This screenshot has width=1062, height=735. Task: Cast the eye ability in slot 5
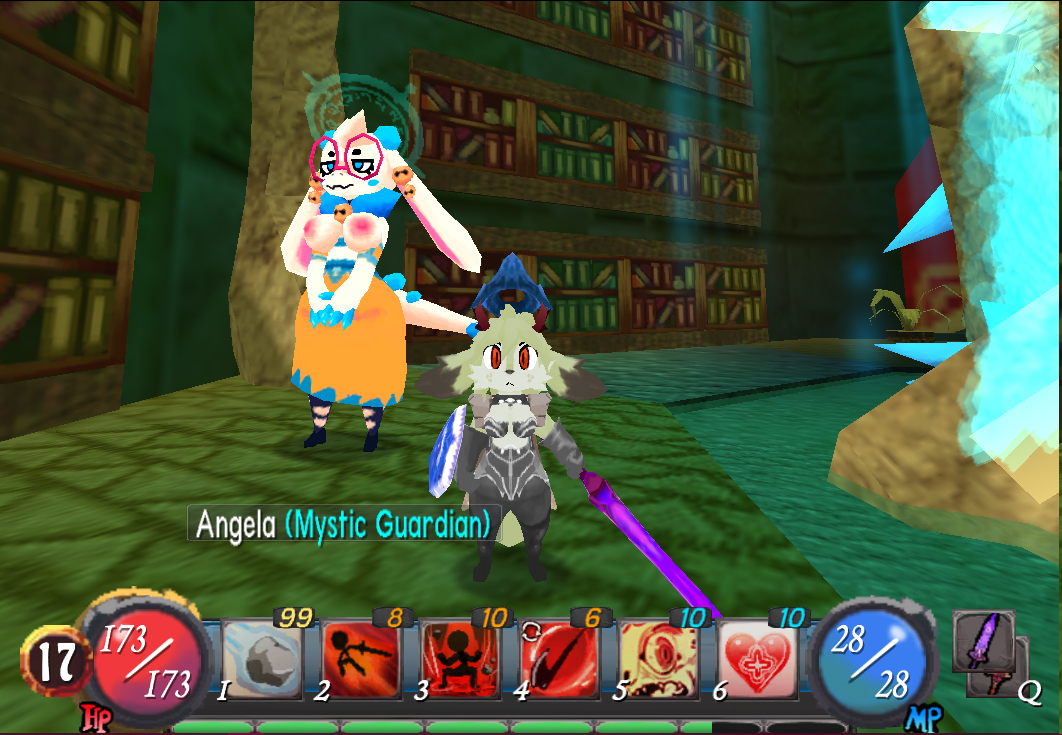coord(658,660)
